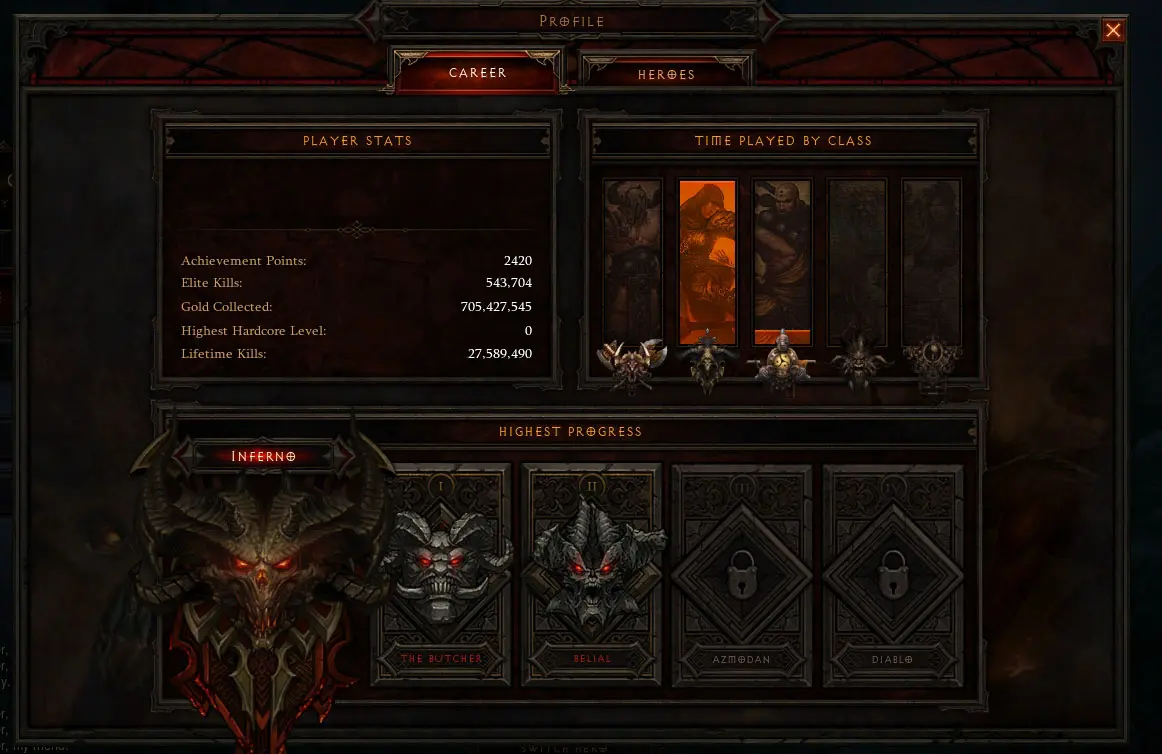Image resolution: width=1162 pixels, height=754 pixels.
Task: Choose the highlighted Demon Hunter portrait
Action: point(708,262)
